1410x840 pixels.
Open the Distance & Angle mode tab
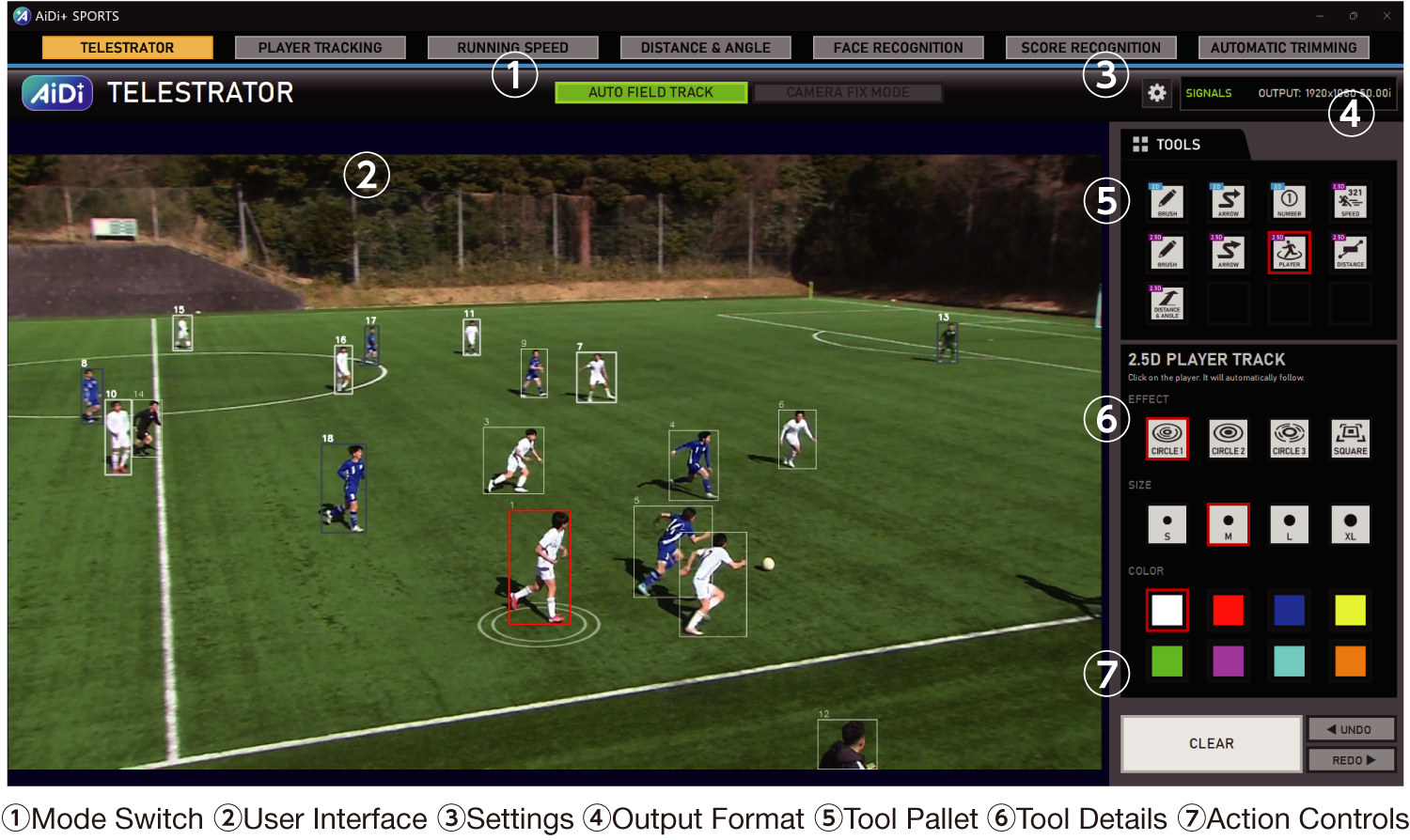click(x=705, y=48)
